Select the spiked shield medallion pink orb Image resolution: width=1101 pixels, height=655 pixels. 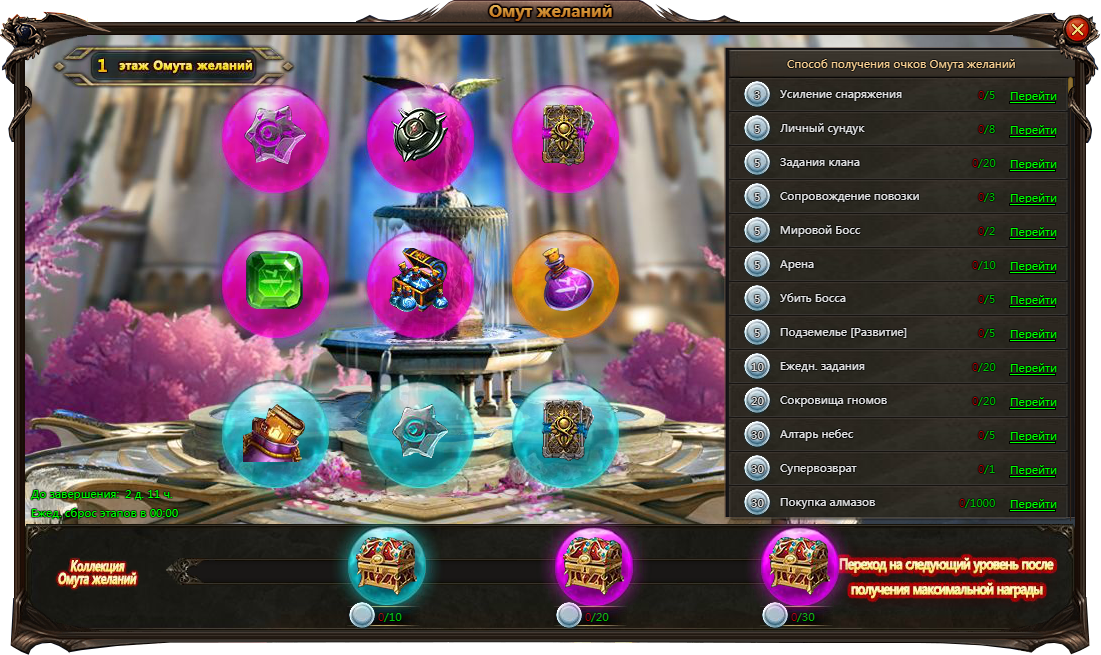(x=420, y=140)
